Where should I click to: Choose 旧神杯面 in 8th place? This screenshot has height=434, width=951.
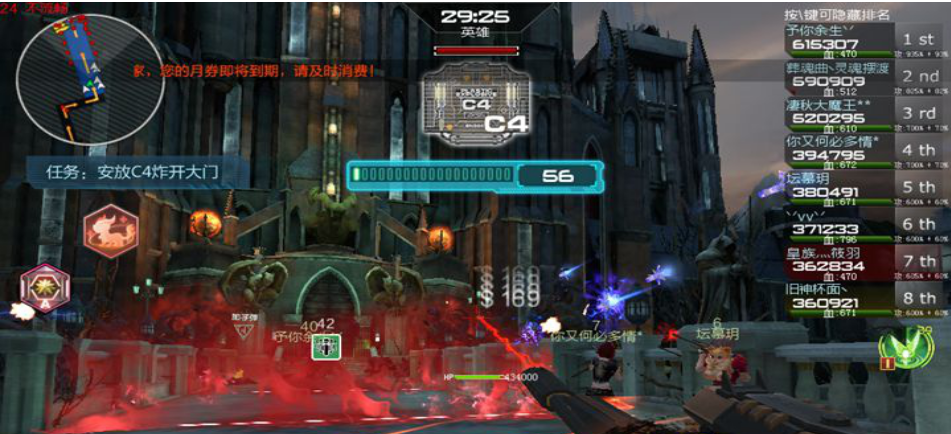866,299
